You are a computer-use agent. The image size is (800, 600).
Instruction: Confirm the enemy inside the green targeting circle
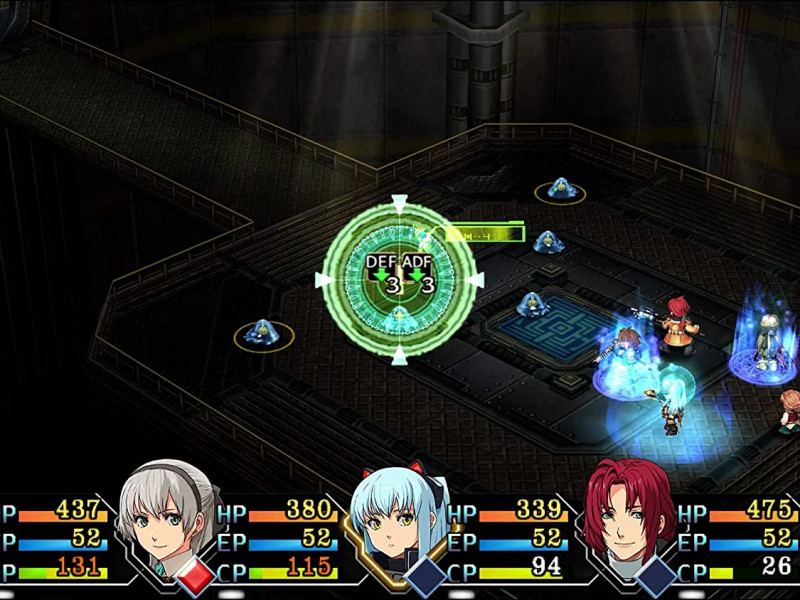[x=399, y=316]
